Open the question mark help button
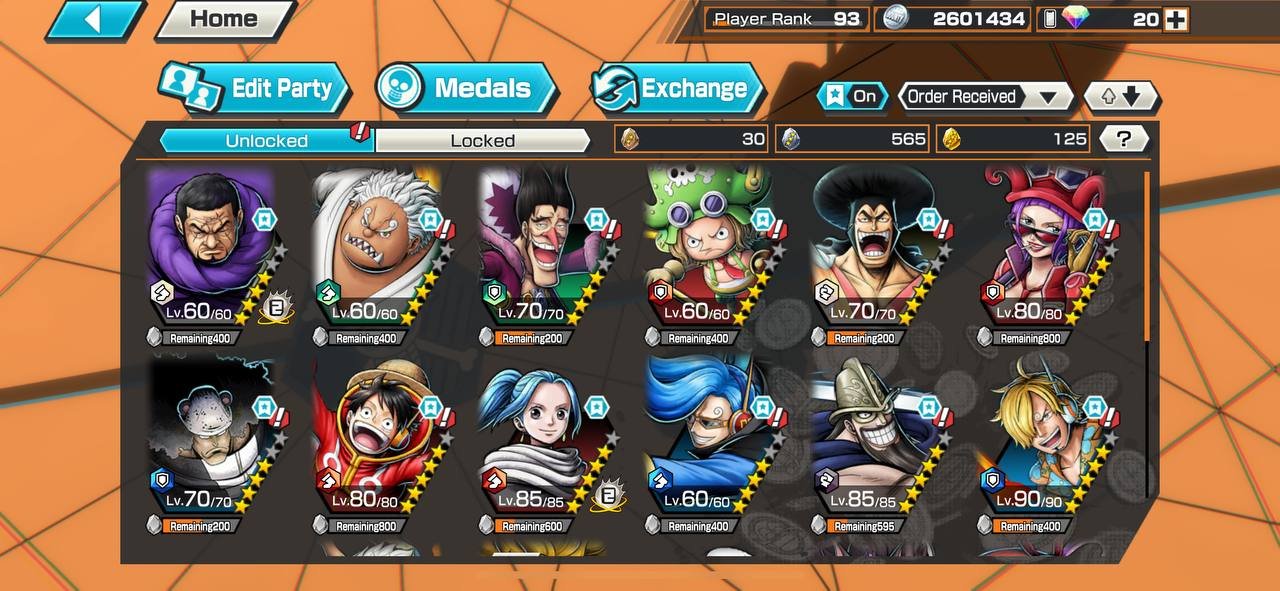The height and width of the screenshot is (591, 1280). click(x=1123, y=139)
